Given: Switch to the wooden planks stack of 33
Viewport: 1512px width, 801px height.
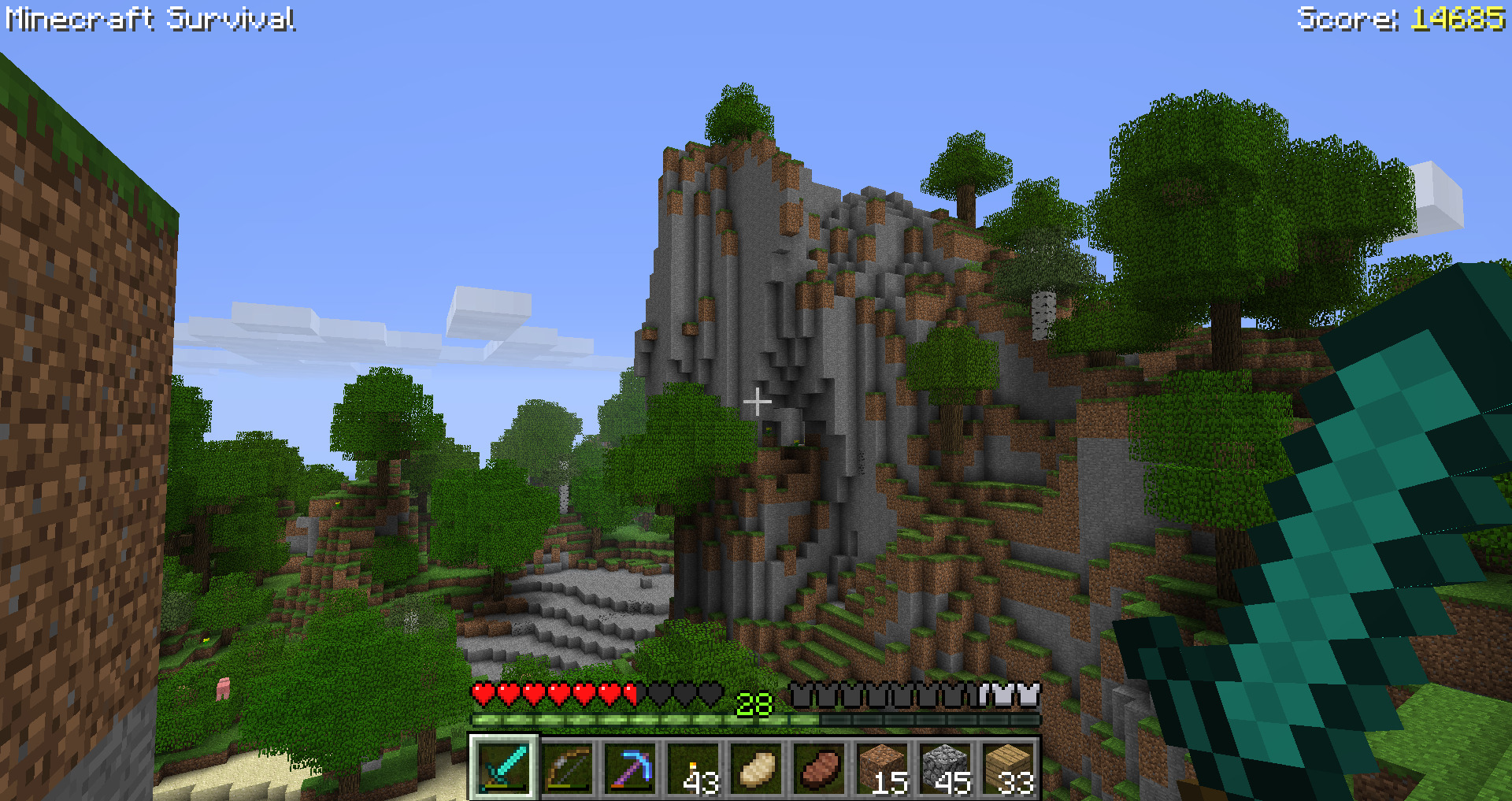Looking at the screenshot, I should pos(1008,767).
